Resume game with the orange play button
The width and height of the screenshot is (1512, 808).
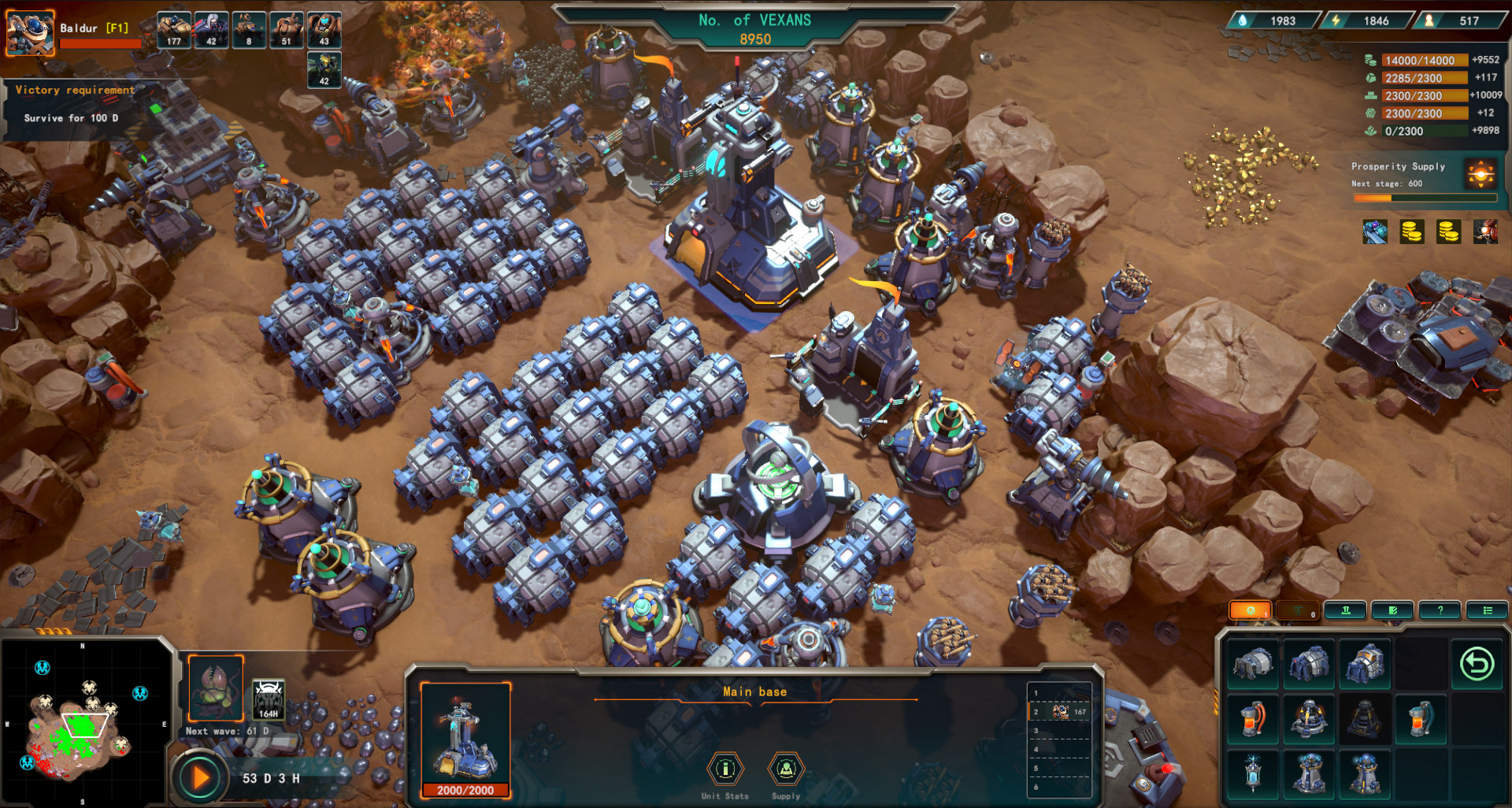(200, 778)
